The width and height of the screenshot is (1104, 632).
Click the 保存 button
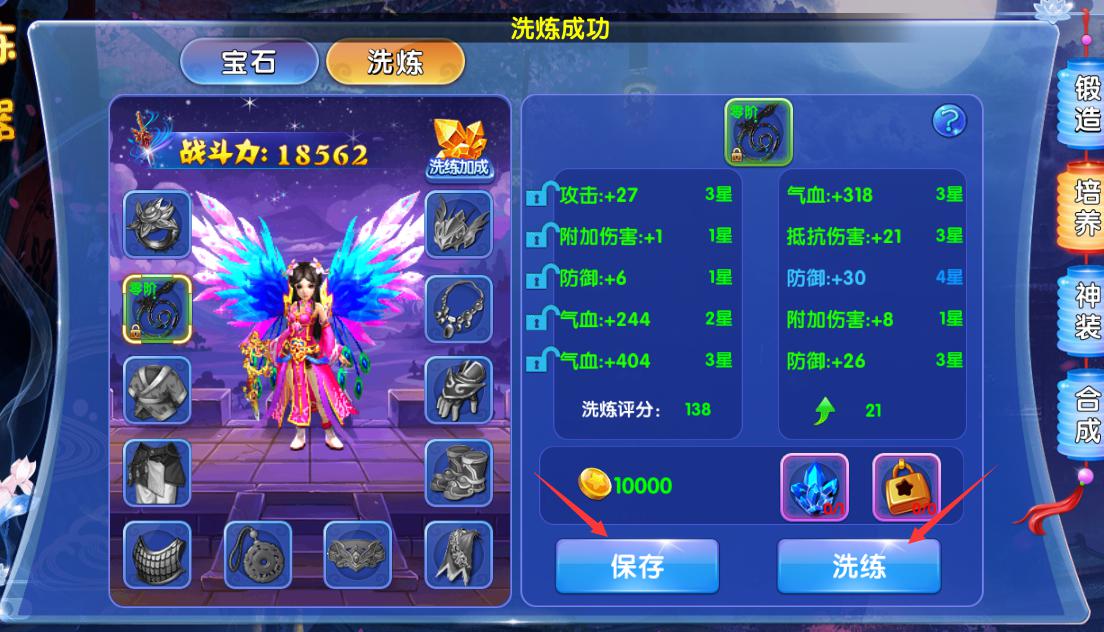[637, 566]
